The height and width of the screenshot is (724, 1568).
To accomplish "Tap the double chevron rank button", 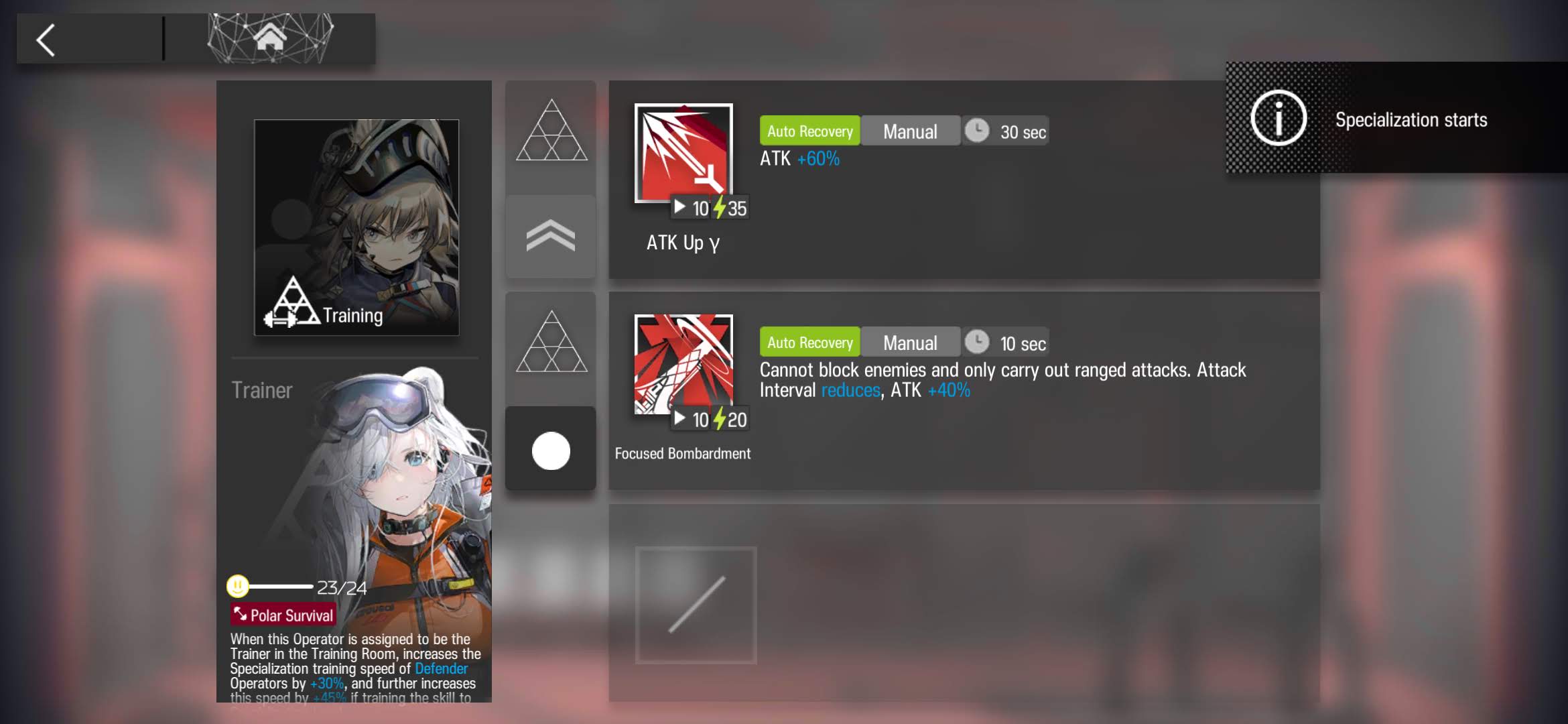I will coord(551,237).
